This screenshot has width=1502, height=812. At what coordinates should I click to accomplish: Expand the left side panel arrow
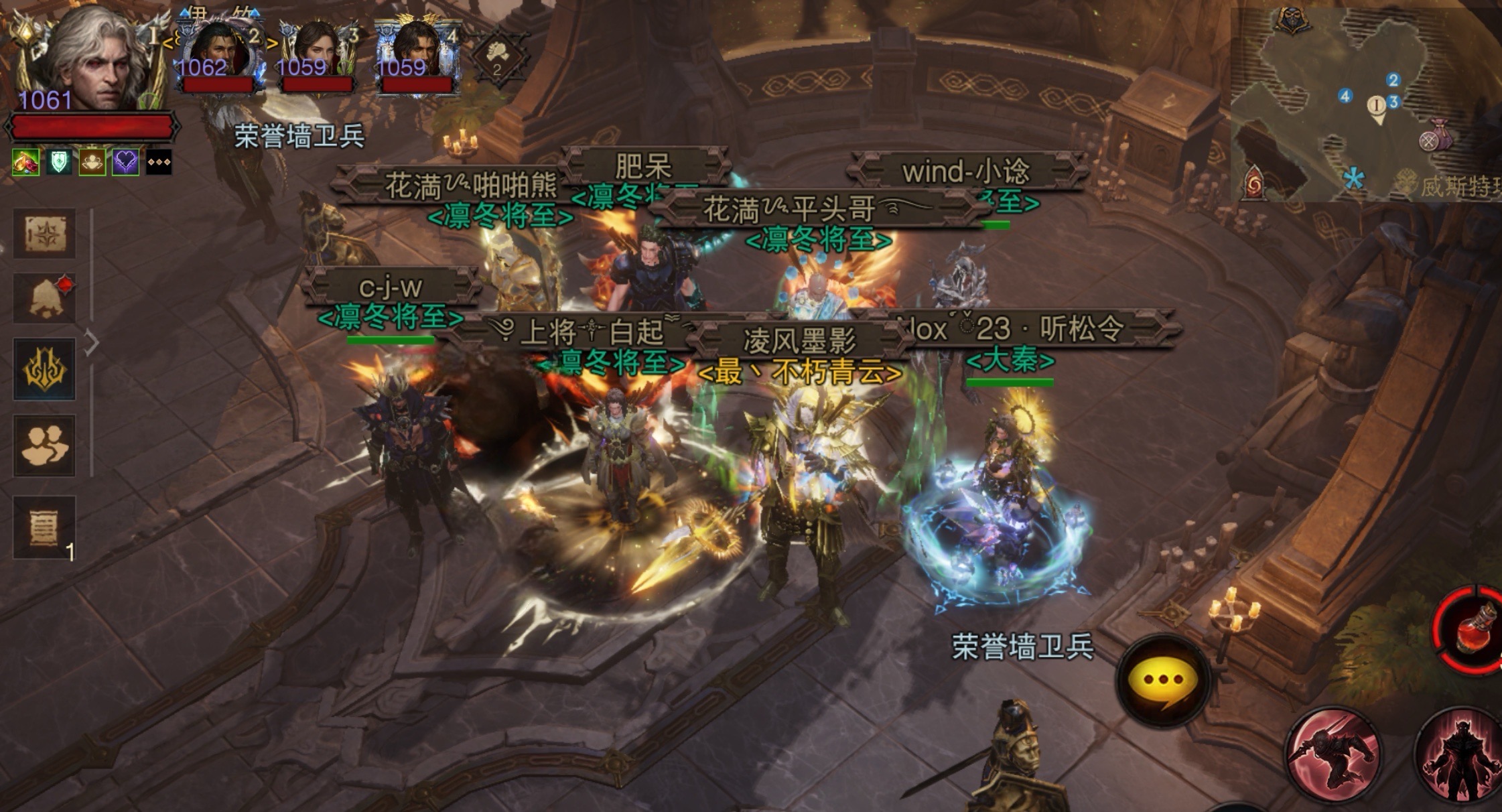tap(92, 343)
